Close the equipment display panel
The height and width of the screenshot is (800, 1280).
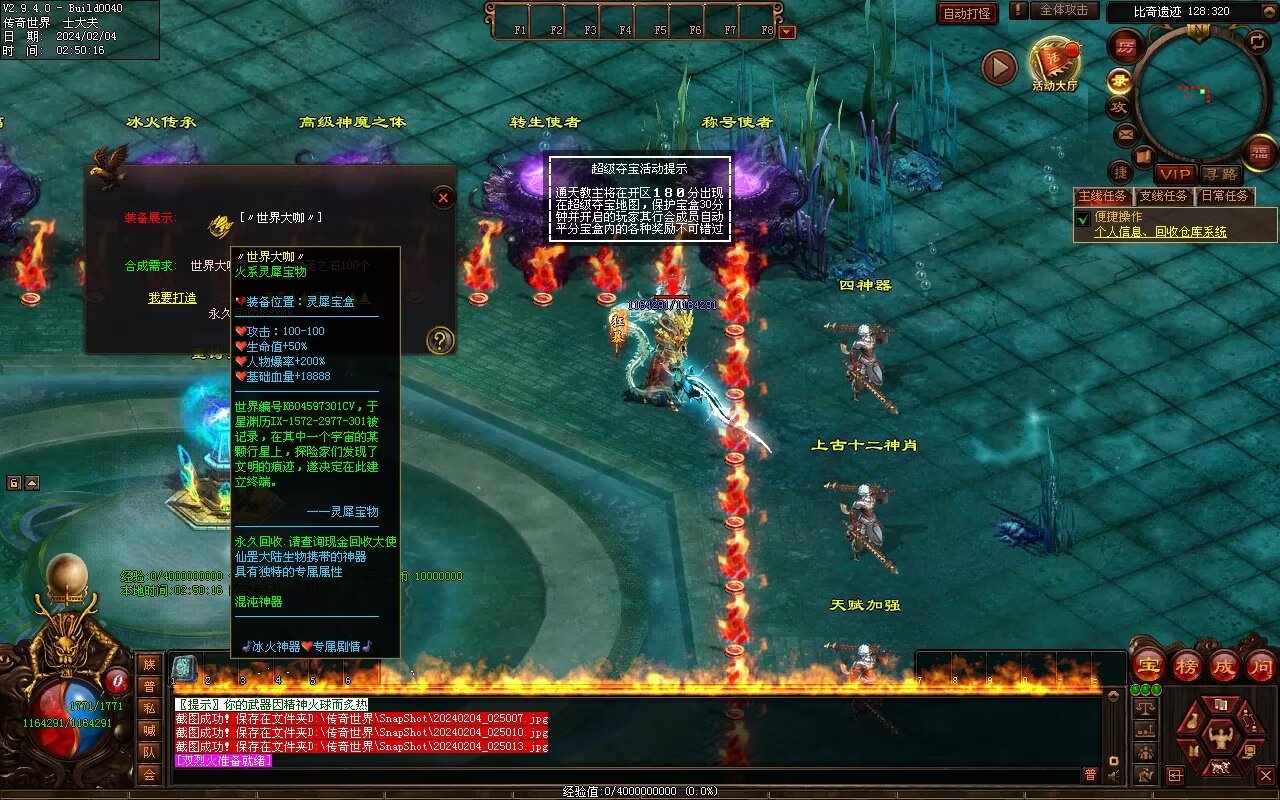(443, 198)
